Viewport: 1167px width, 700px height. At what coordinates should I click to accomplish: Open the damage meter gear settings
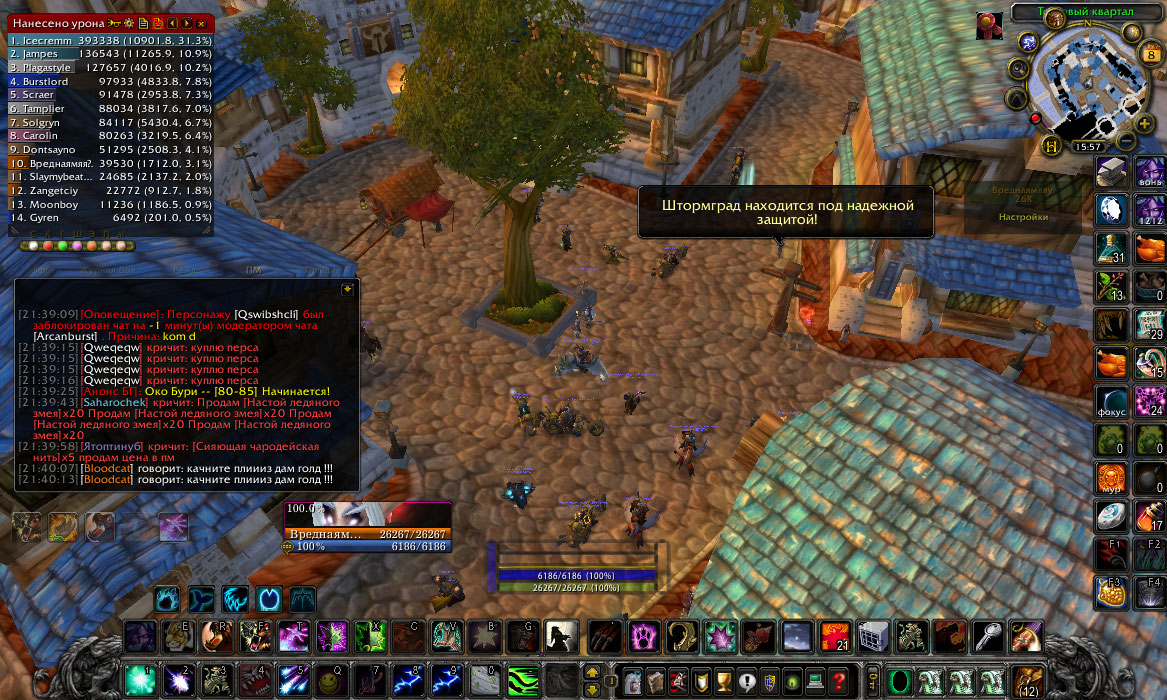pyautogui.click(x=130, y=22)
